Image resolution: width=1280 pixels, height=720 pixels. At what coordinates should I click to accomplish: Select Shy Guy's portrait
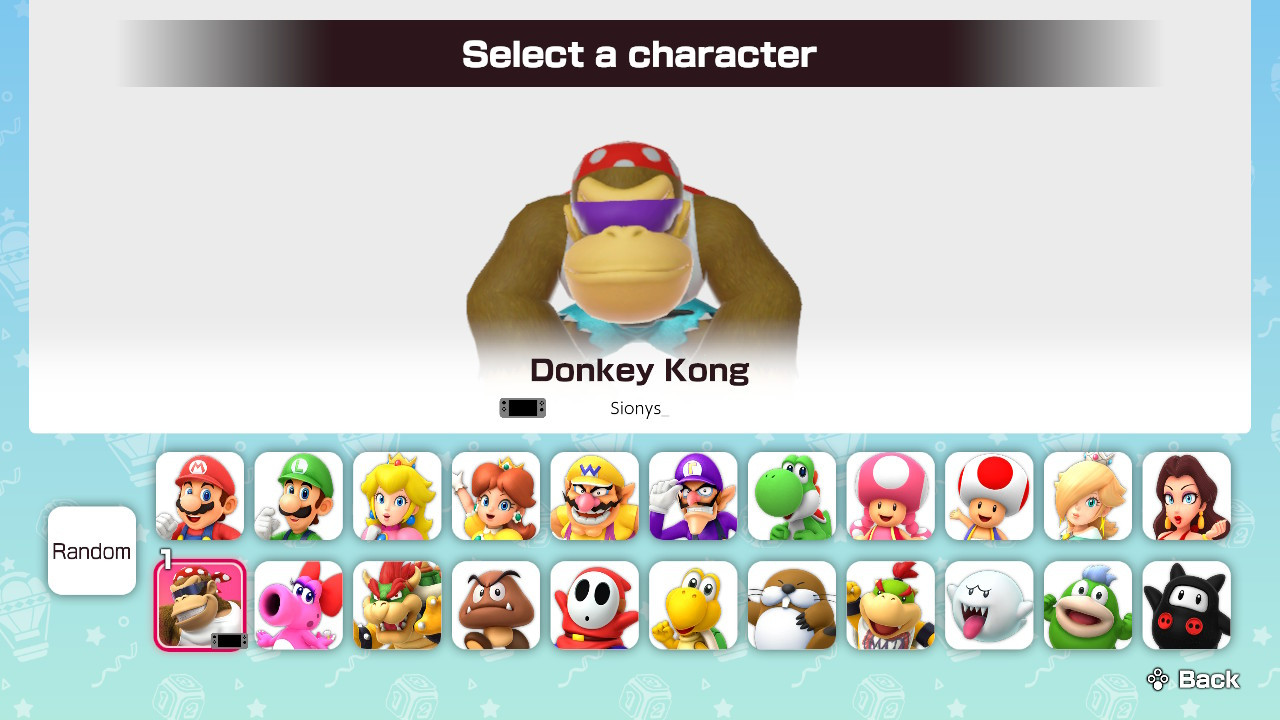(594, 605)
